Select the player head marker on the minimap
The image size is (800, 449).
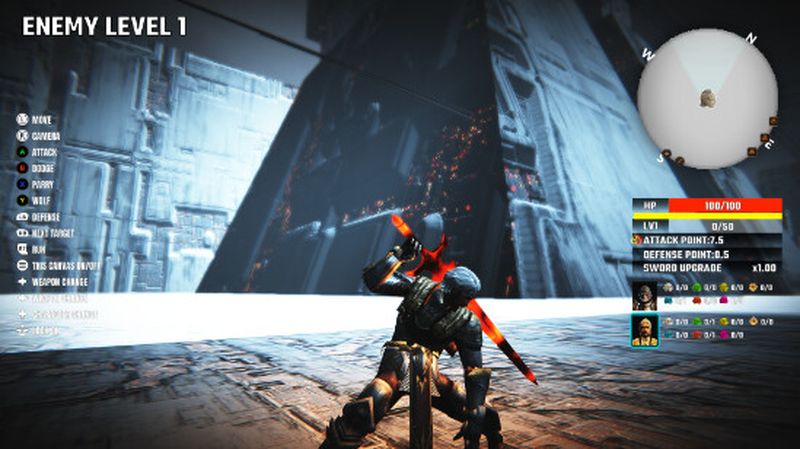(707, 97)
